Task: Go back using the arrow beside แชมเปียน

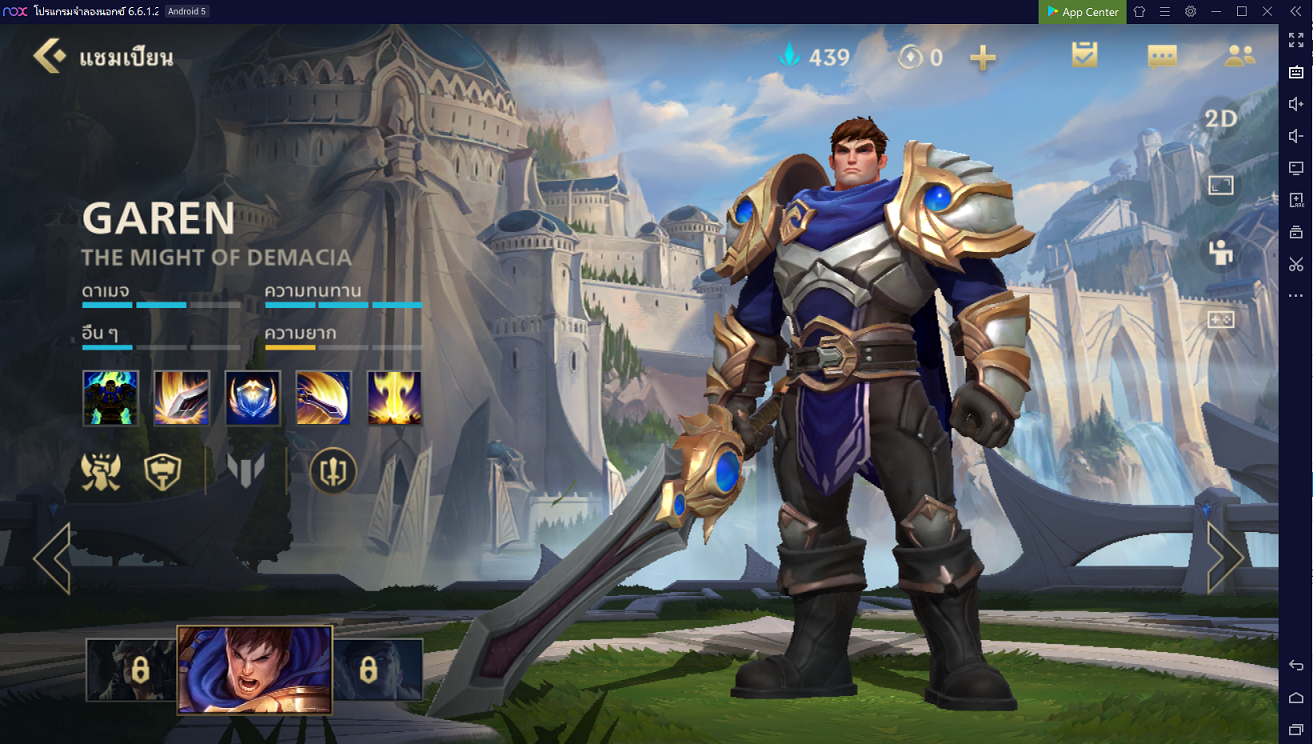Action: [49, 56]
